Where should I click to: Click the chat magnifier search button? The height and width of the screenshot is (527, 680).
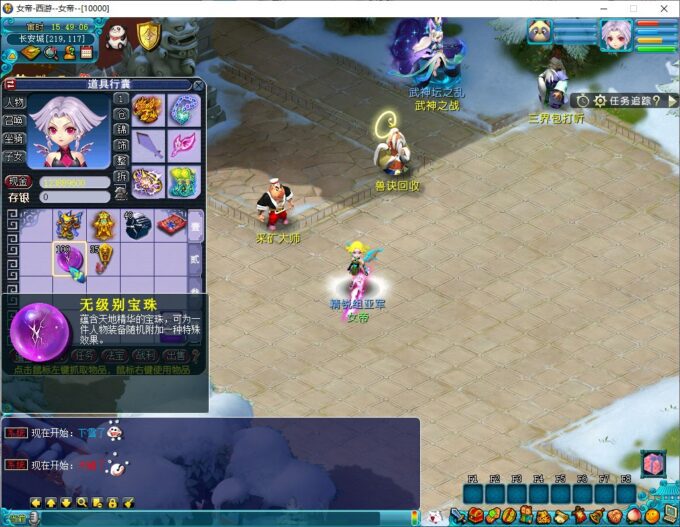tap(83, 502)
